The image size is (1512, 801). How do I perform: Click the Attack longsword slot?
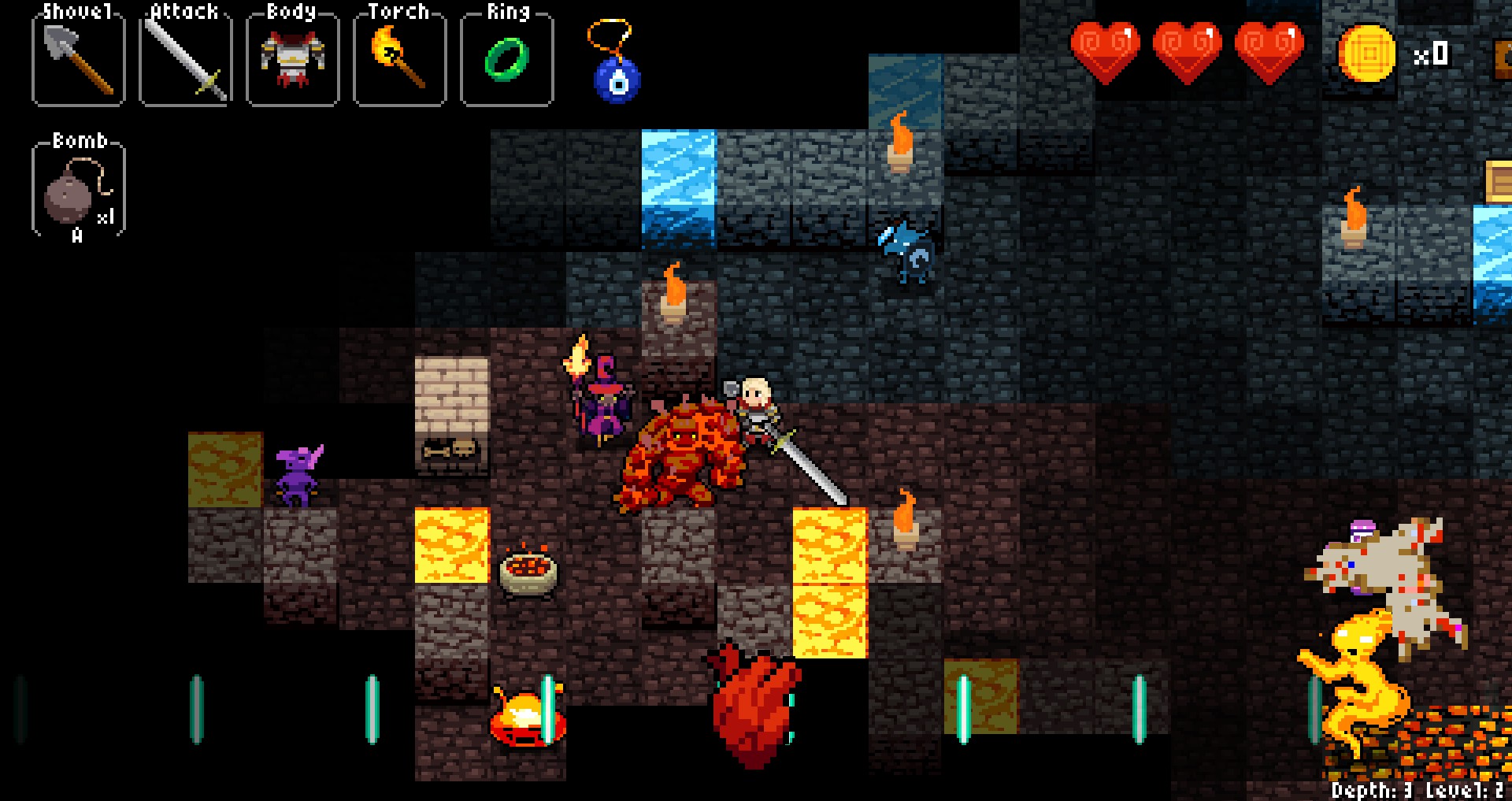click(x=186, y=59)
